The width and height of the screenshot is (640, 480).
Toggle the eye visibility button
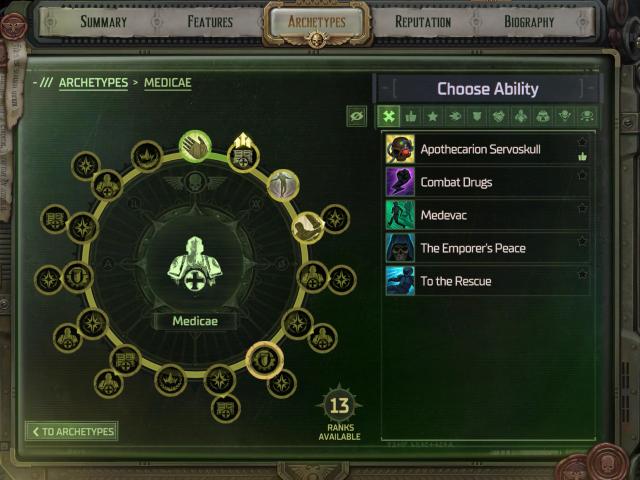(357, 116)
